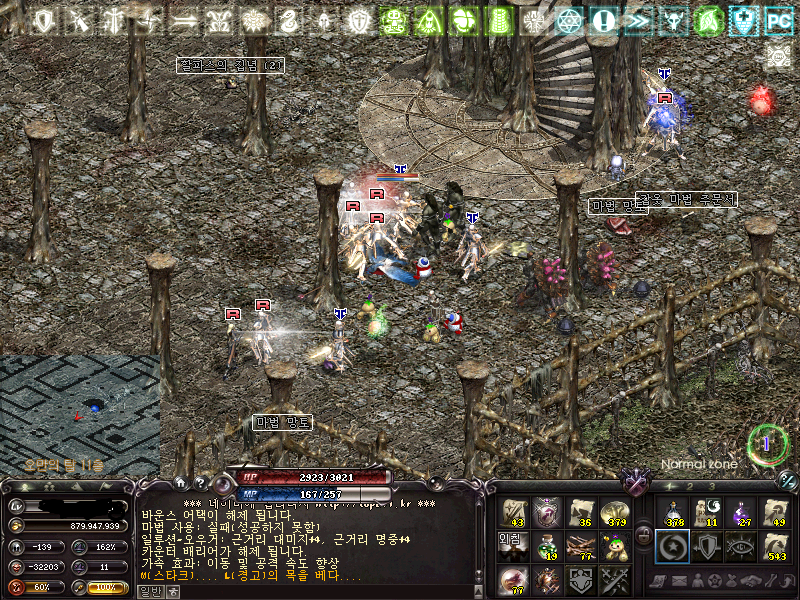Select the 일반 chat tab
Viewport: 800px width, 600px height.
tap(149, 591)
